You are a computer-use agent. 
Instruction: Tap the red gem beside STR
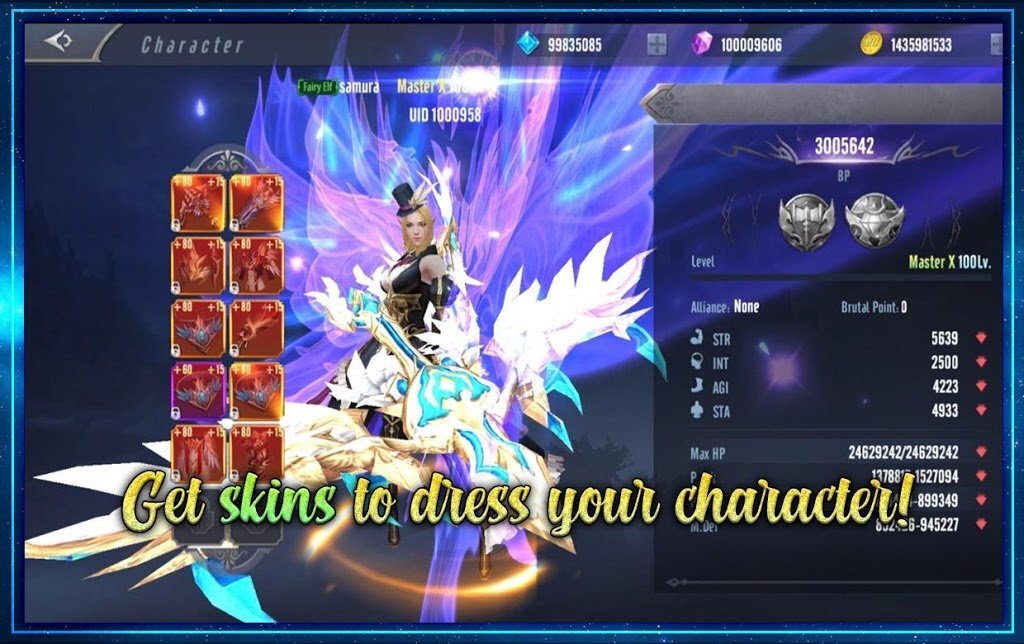click(x=980, y=339)
